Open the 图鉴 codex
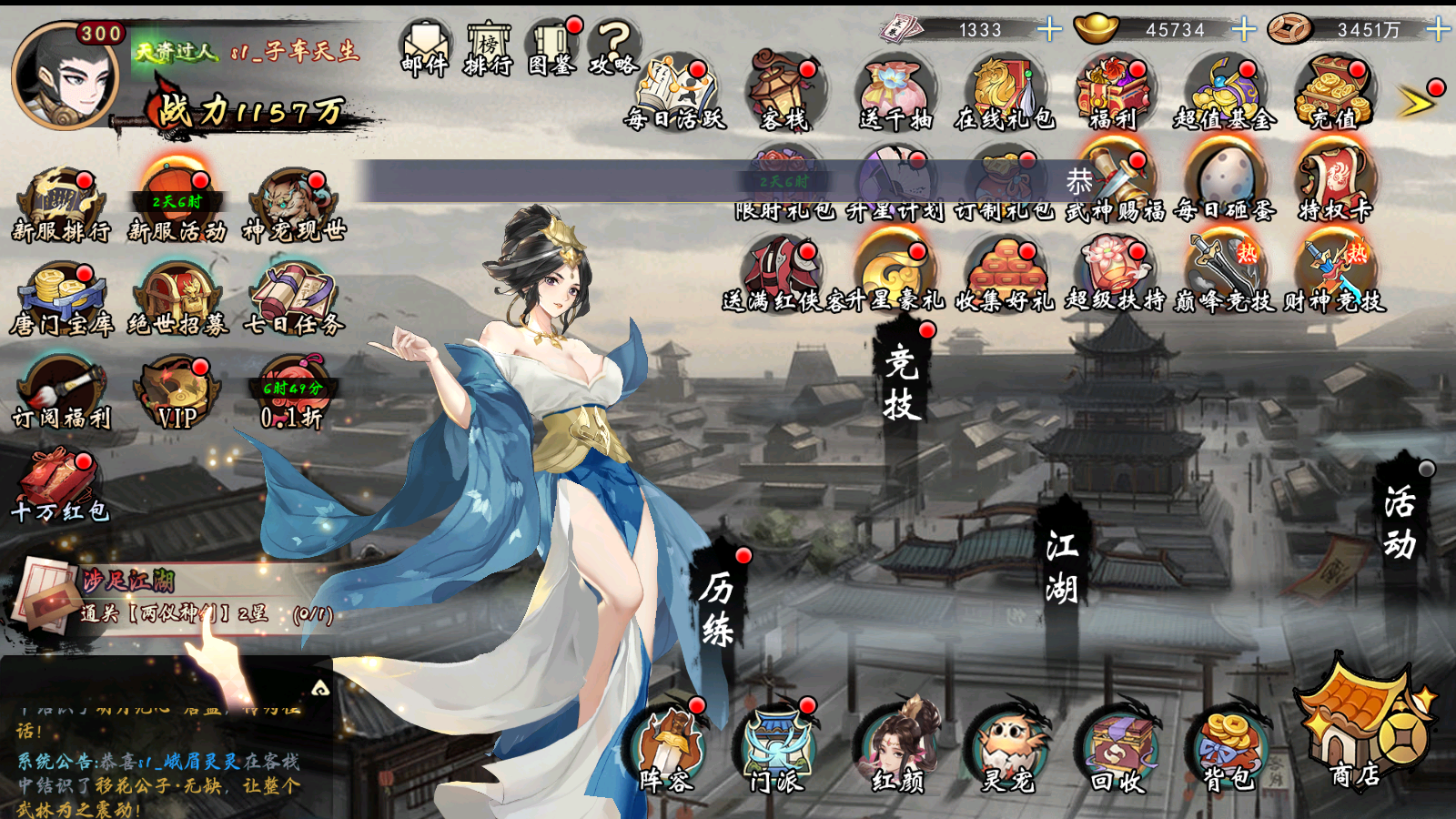The image size is (1456, 819). tap(552, 48)
